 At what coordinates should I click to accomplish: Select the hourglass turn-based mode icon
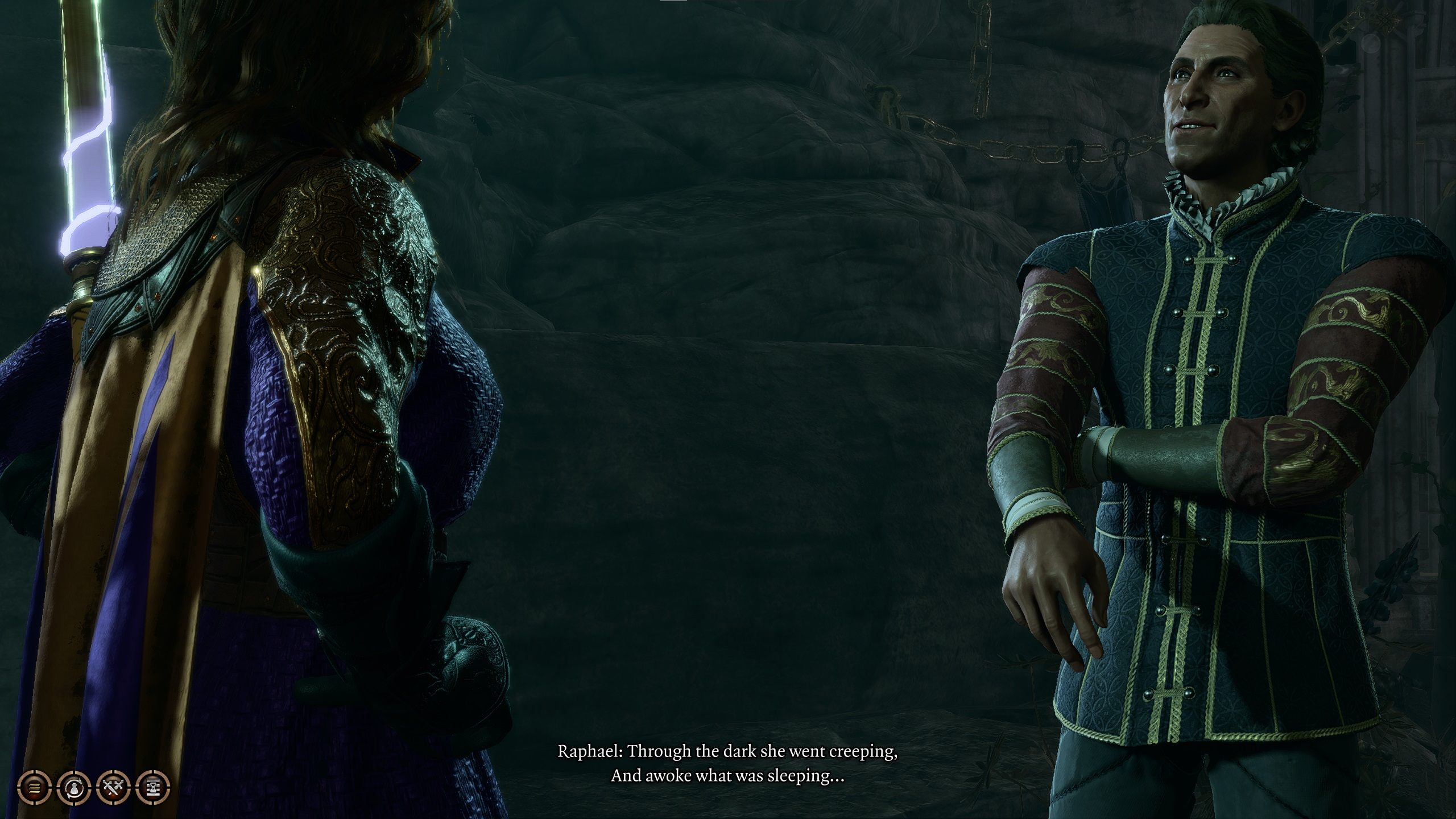point(152,788)
